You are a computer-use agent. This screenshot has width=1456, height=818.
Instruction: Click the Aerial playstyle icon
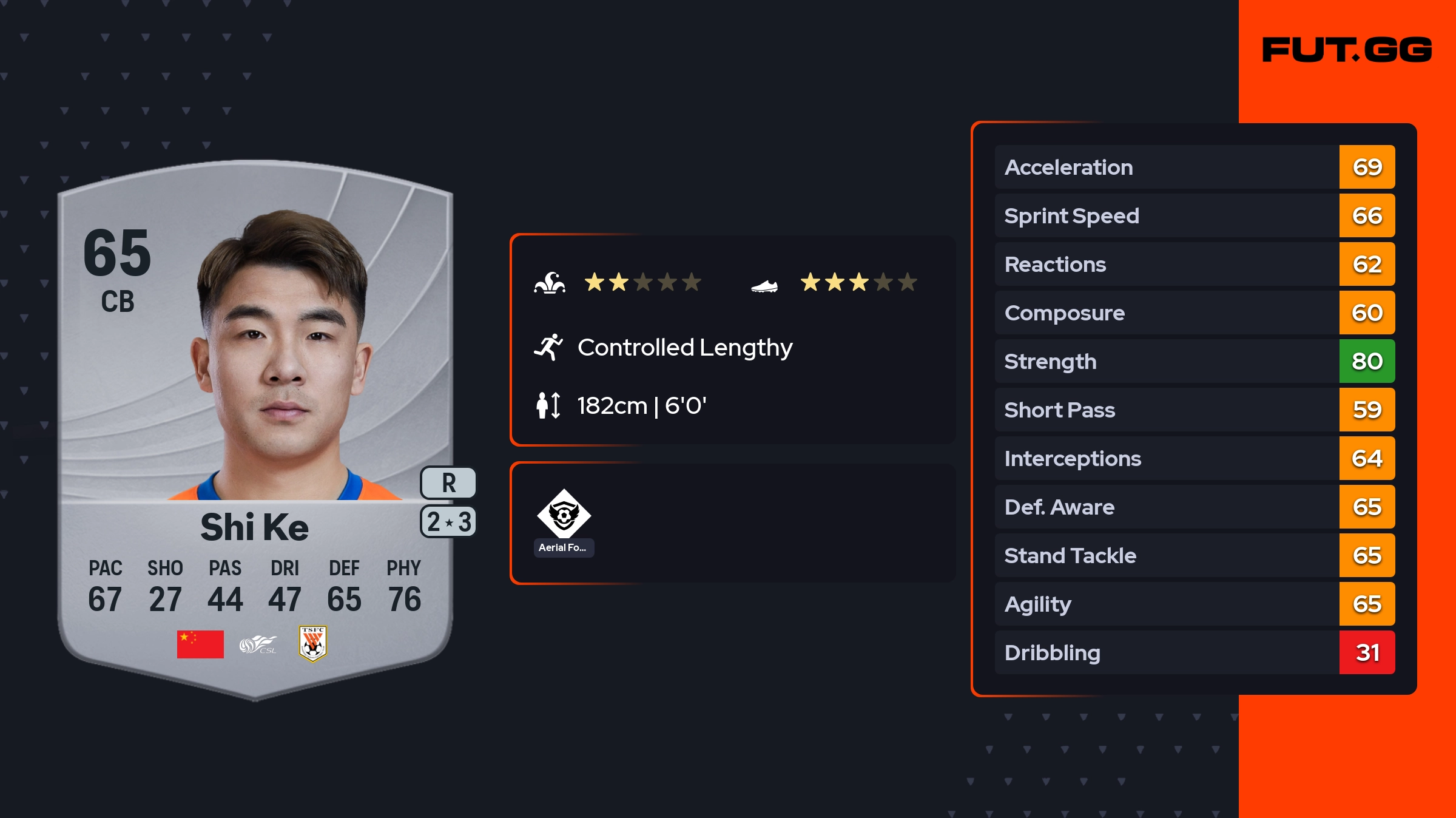[x=564, y=515]
